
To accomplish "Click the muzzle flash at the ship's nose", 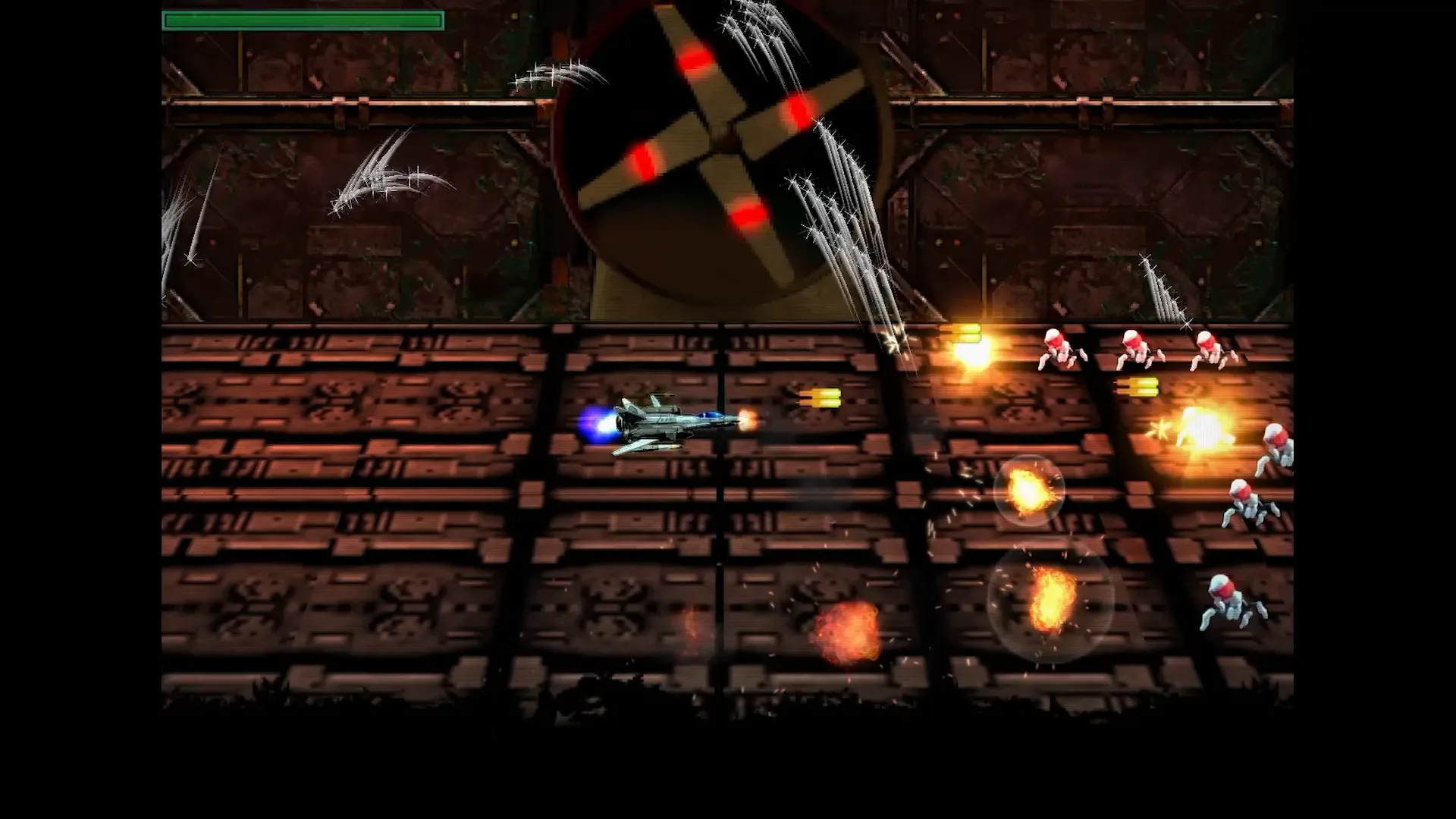I will 747,417.
